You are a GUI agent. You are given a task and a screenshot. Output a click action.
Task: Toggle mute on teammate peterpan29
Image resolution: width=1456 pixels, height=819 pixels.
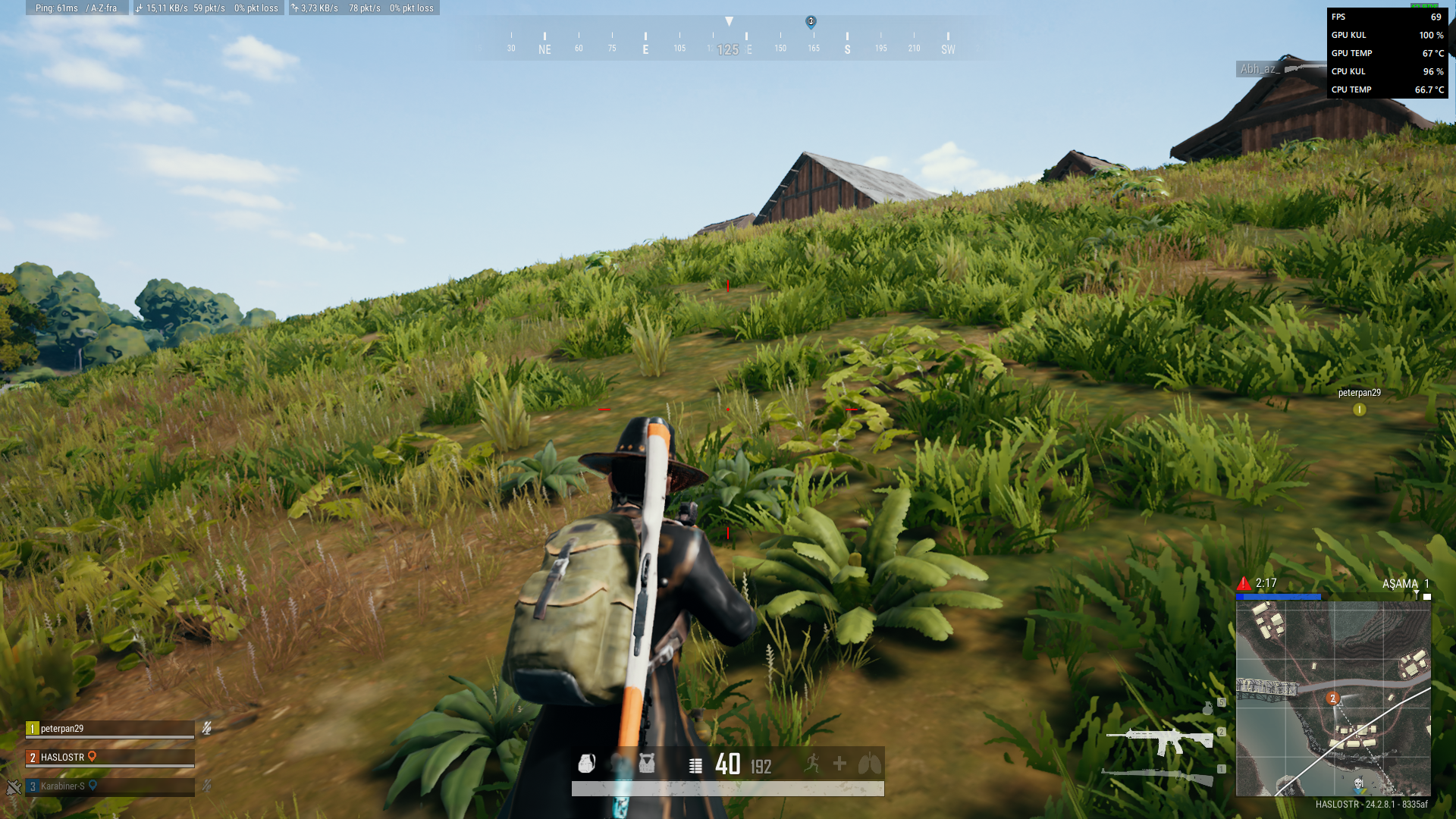click(x=206, y=728)
